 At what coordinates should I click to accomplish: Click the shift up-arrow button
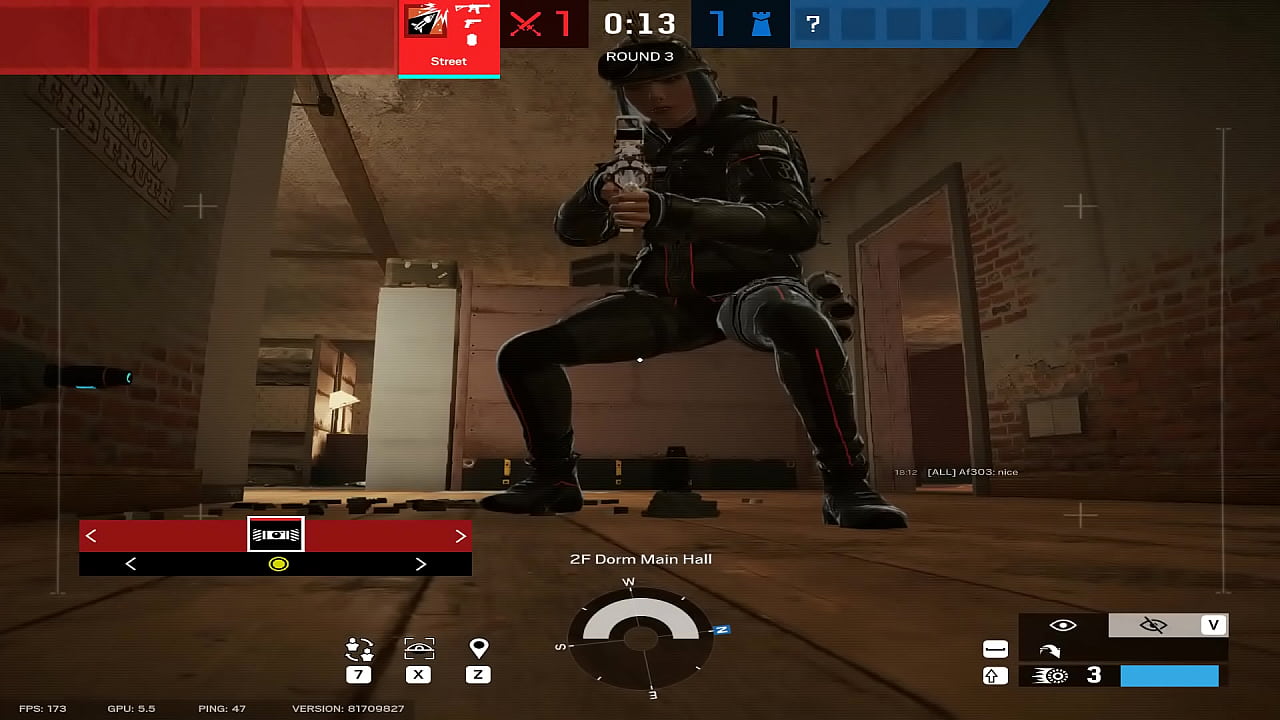coord(993,676)
